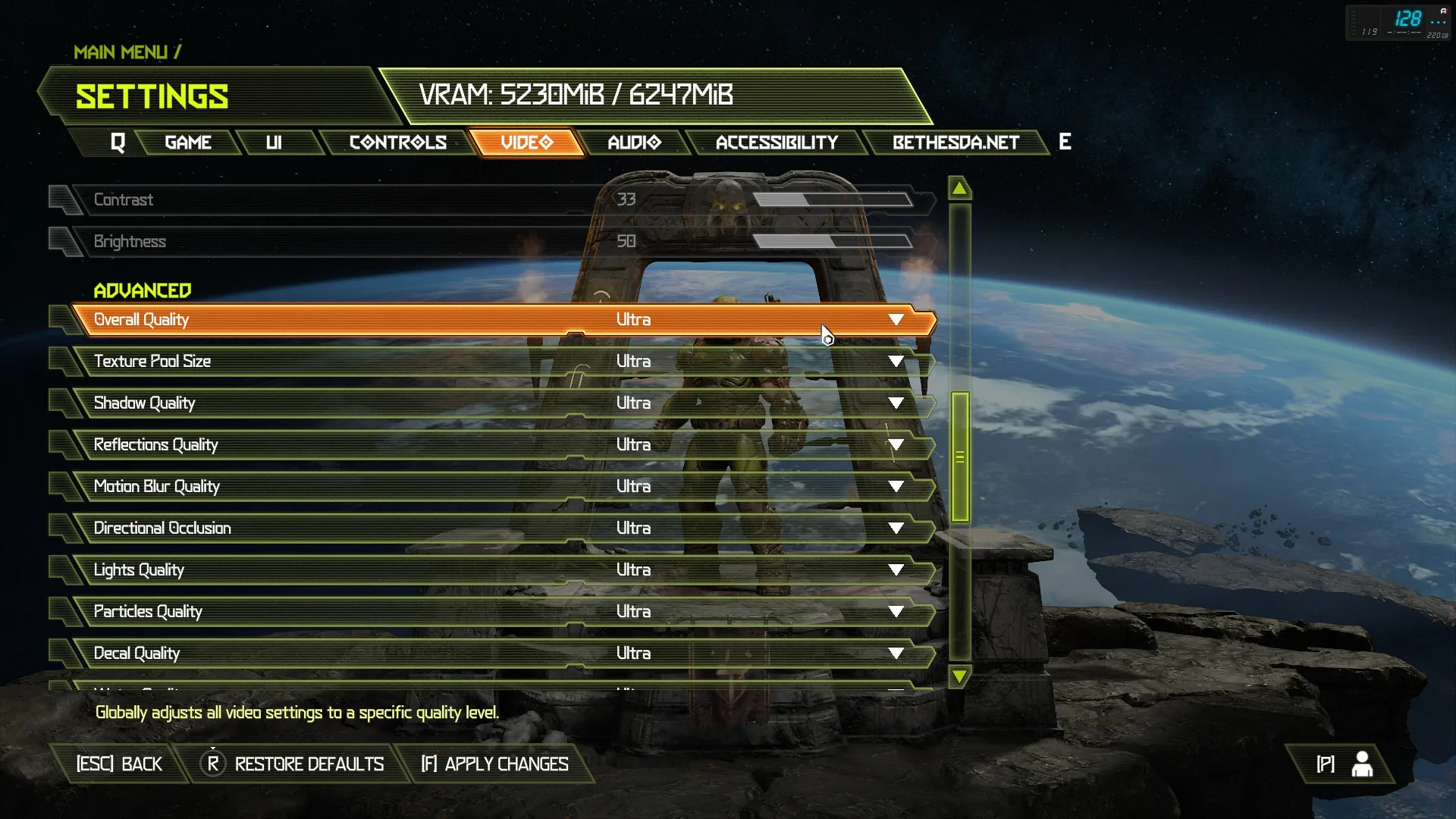Image resolution: width=1456 pixels, height=819 pixels.
Task: Click the E key navigation icon
Action: click(x=1064, y=142)
